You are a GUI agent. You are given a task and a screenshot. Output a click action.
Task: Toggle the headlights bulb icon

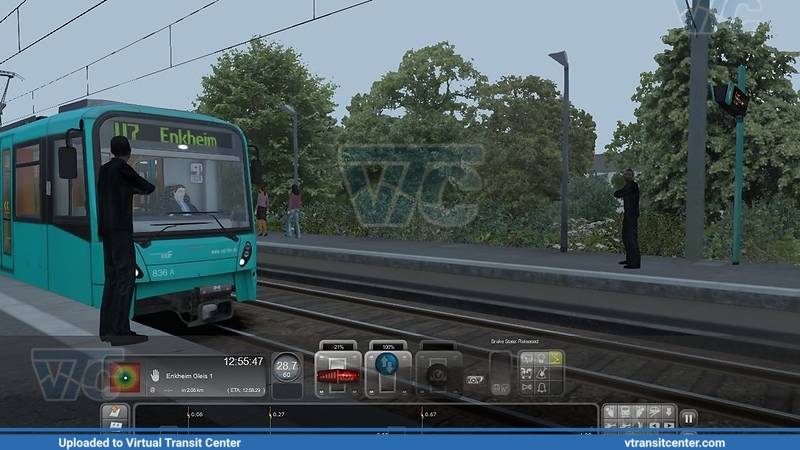[x=541, y=358]
